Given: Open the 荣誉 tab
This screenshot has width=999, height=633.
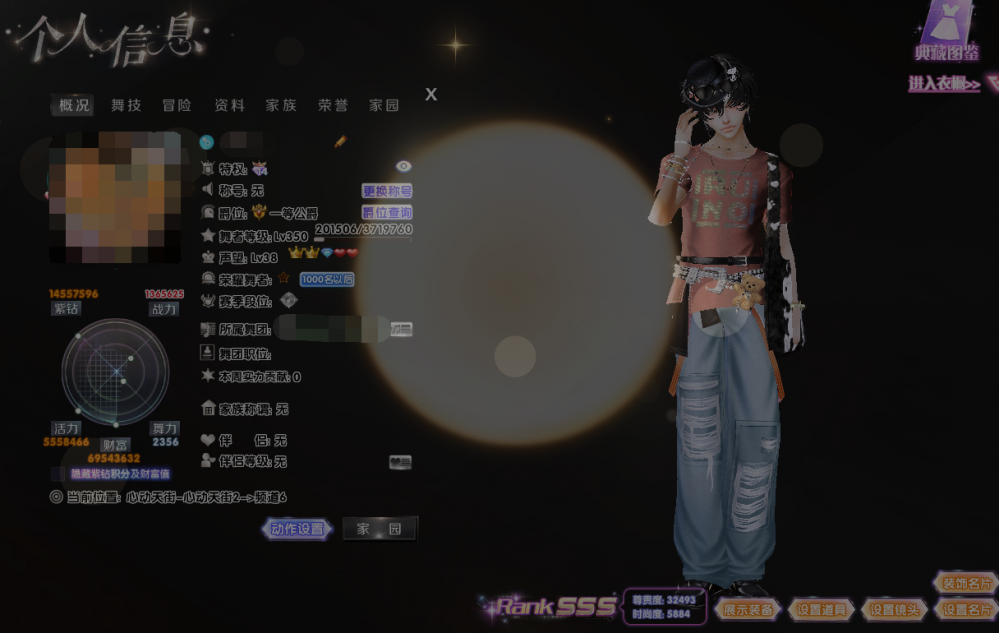Looking at the screenshot, I should [x=333, y=105].
